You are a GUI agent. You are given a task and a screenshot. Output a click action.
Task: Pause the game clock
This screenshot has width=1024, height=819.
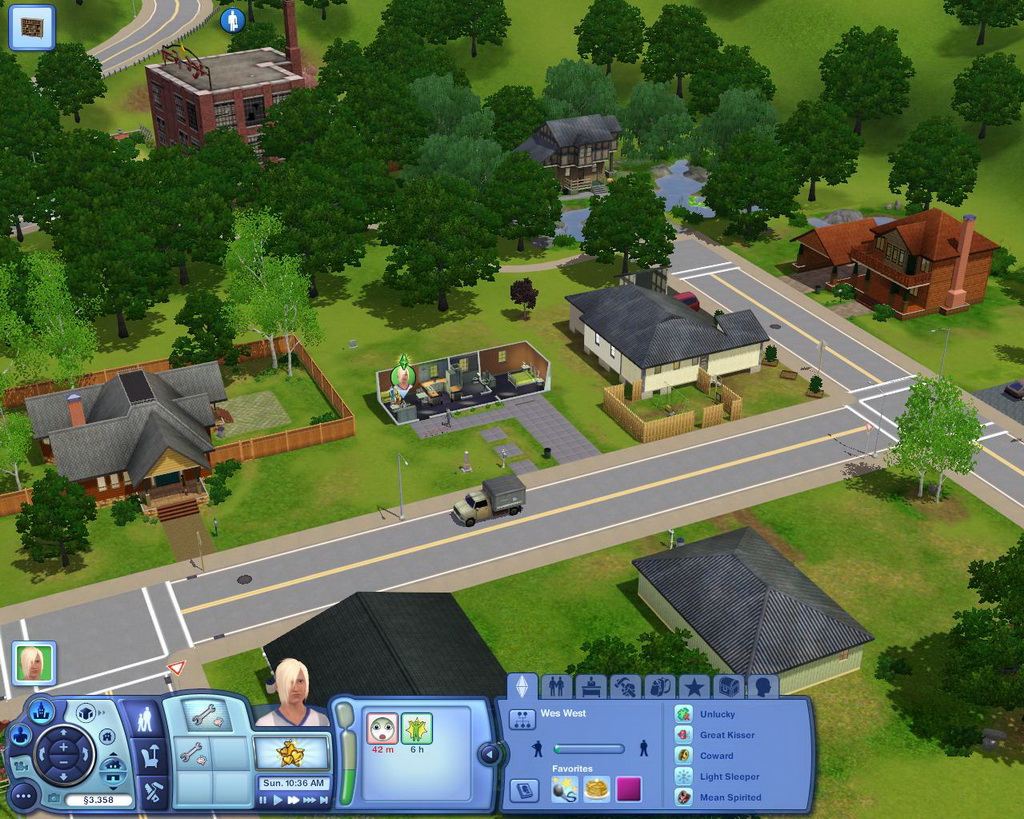click(264, 800)
